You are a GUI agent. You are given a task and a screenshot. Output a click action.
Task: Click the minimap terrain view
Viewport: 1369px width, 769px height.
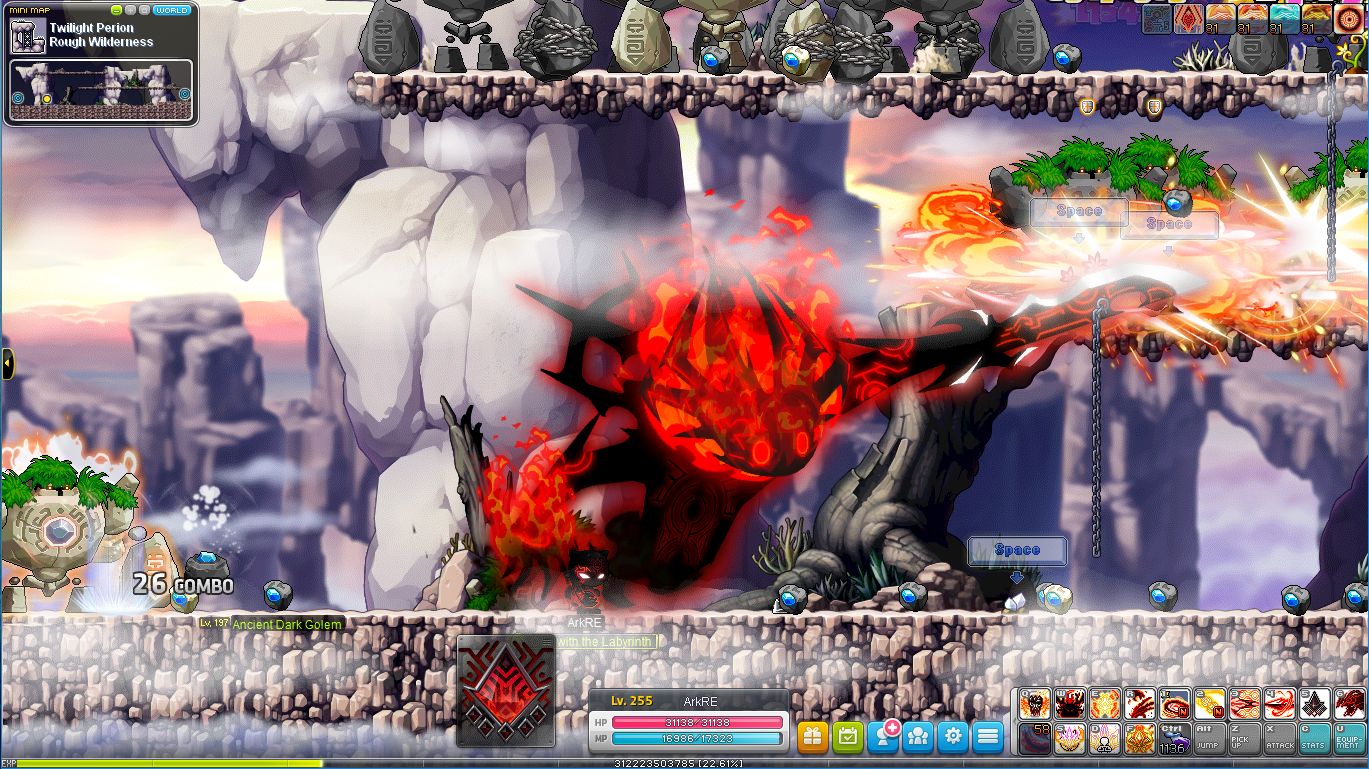point(100,90)
